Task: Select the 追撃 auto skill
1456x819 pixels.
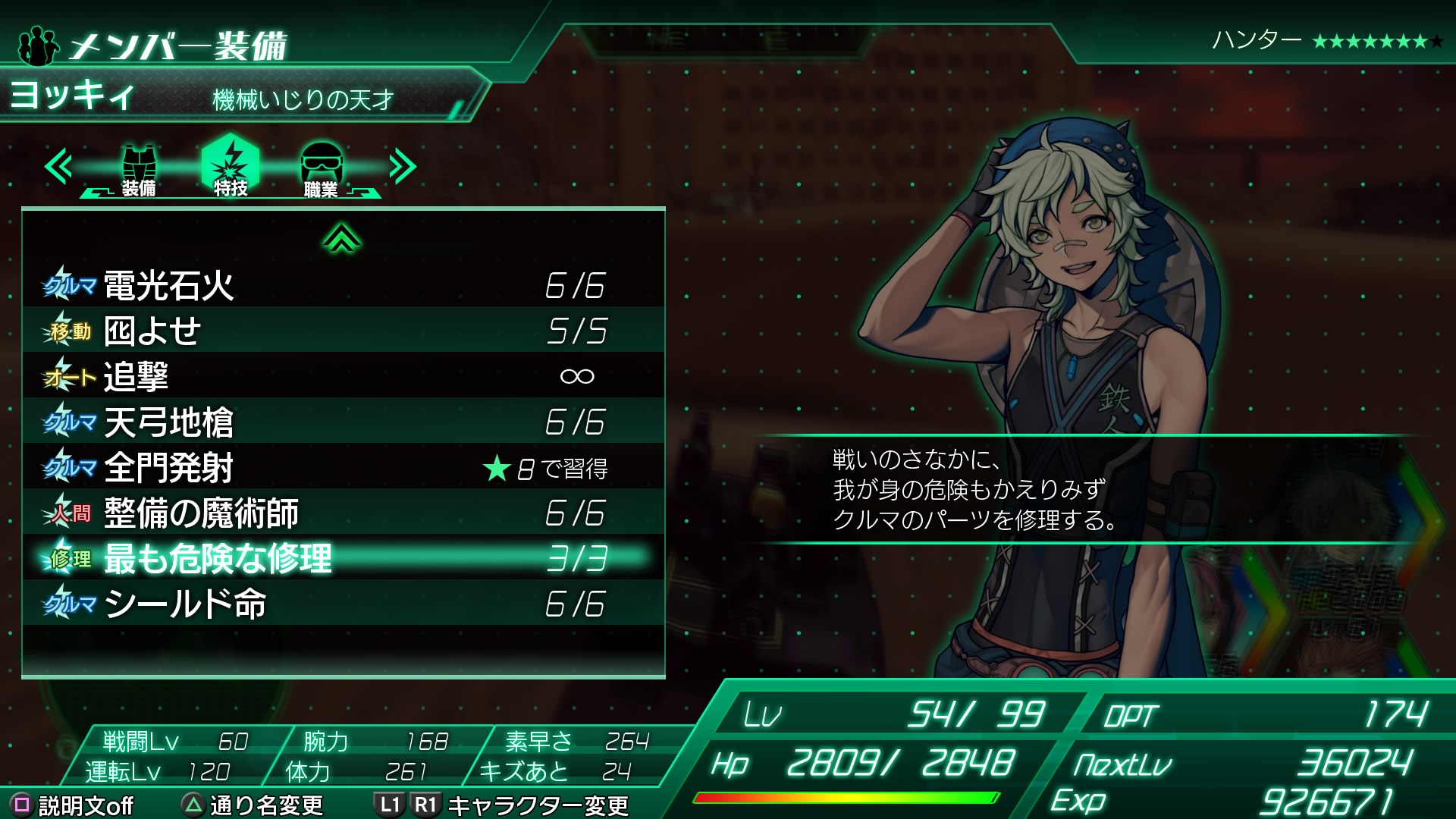Action: [343, 377]
